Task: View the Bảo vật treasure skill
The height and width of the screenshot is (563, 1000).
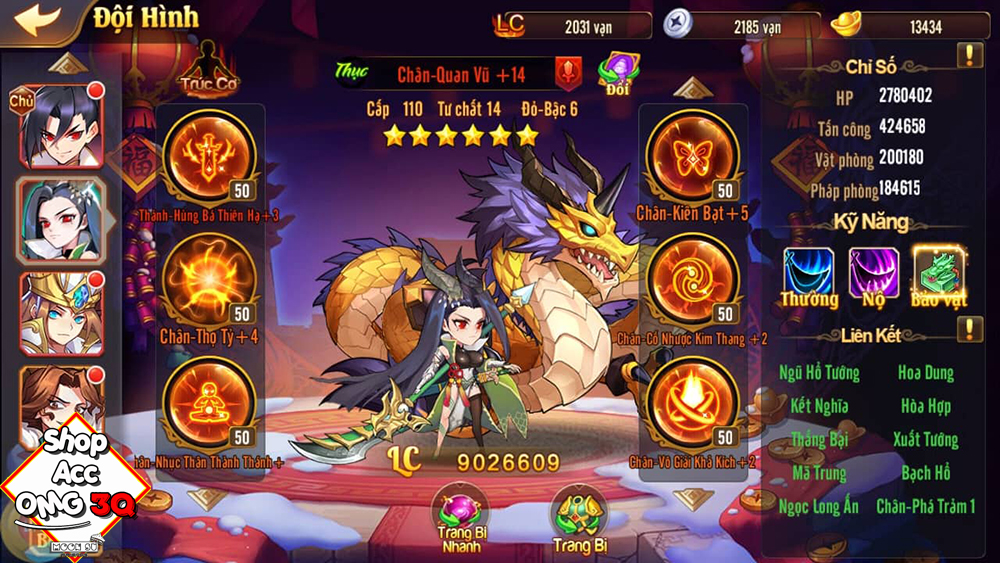Action: (939, 275)
